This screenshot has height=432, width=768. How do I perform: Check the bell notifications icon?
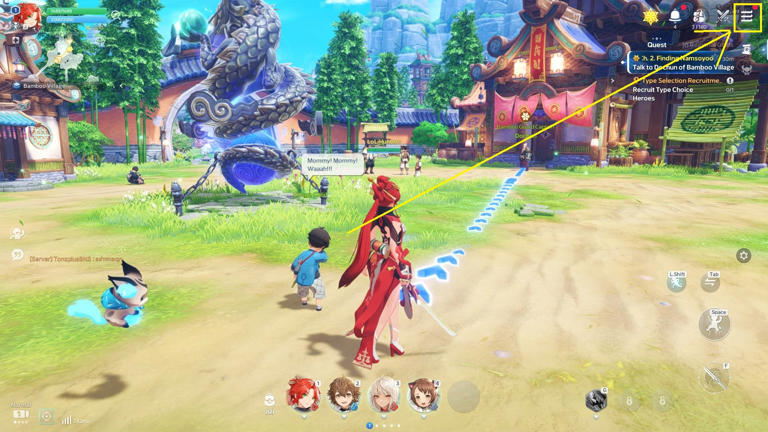[675, 17]
